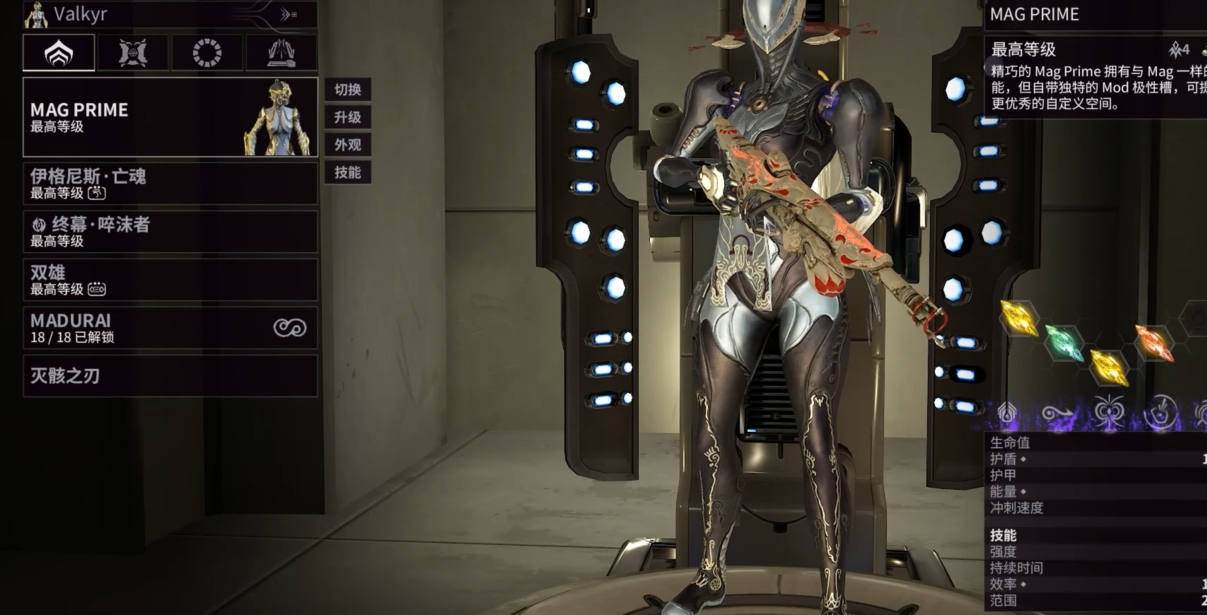The width and height of the screenshot is (1207, 615).
Task: Switch to the segmented ring icon tab
Action: [207, 53]
